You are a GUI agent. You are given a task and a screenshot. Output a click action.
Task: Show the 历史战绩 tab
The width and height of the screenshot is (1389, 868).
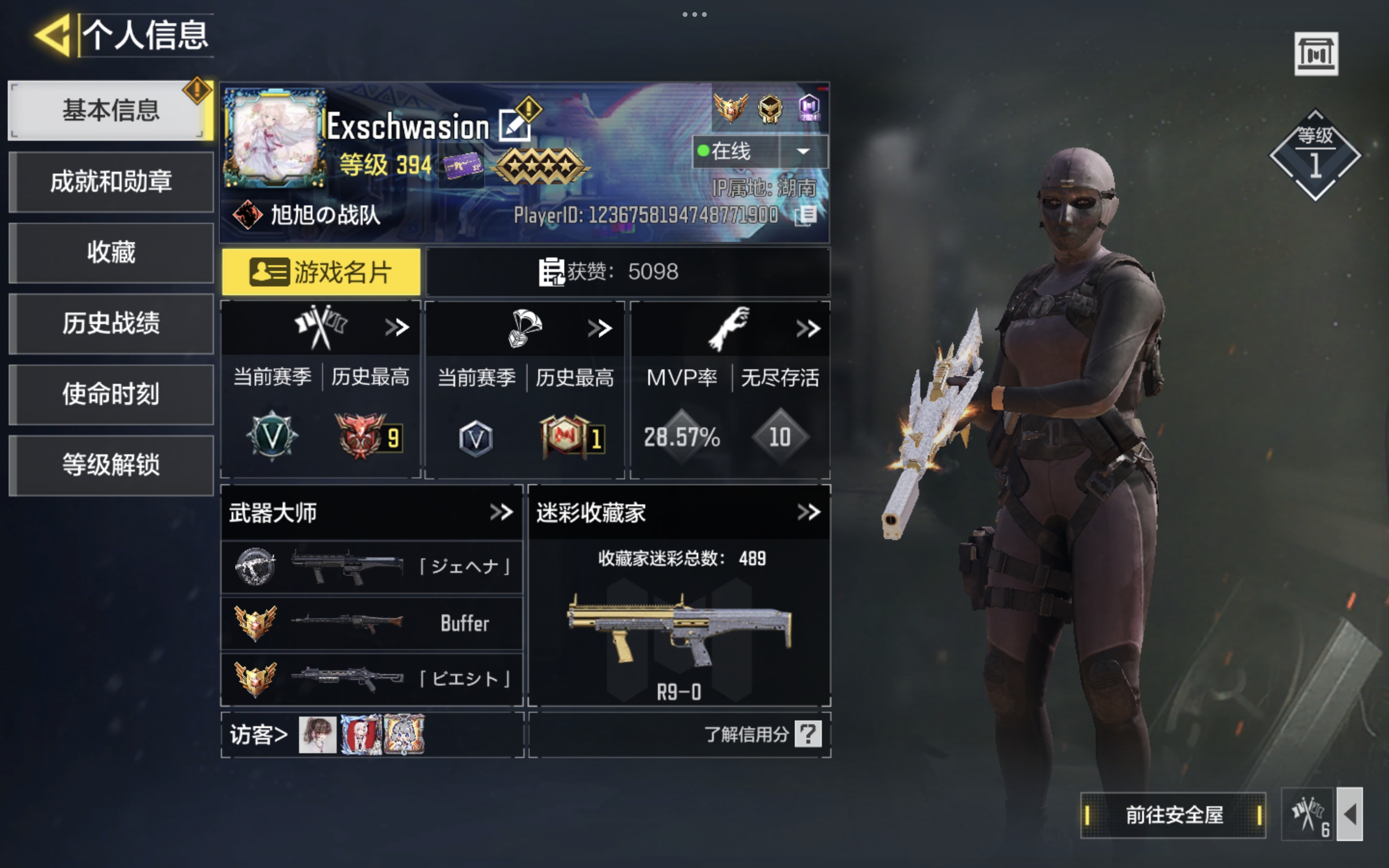click(110, 323)
